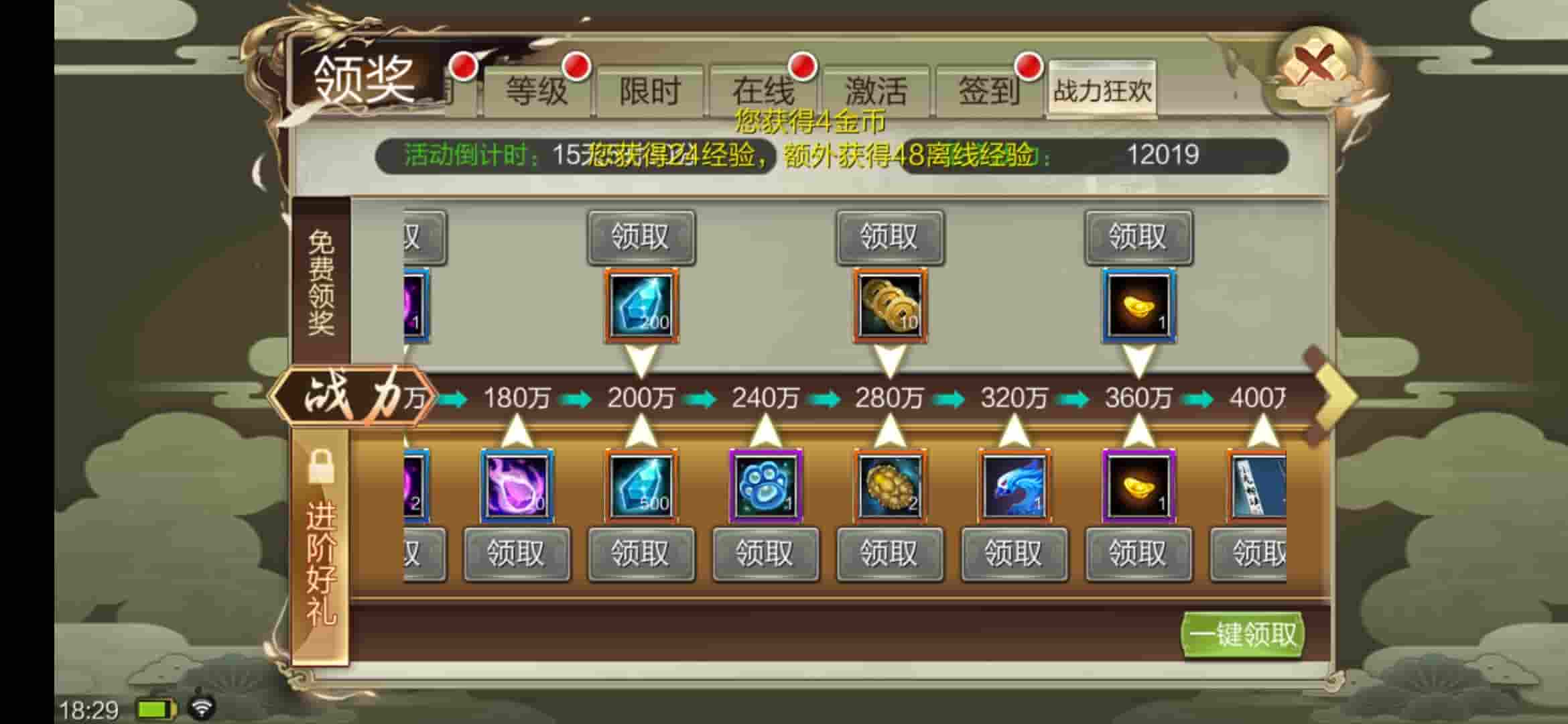Click the turtle shell item below 280万
1568x724 pixels.
(x=889, y=486)
